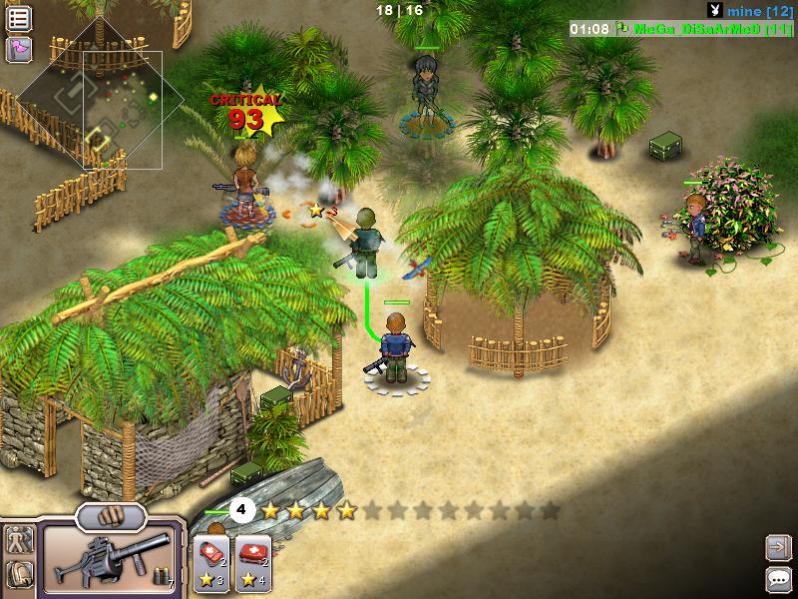This screenshot has width=798, height=599.
Task: Use the three-star bandage item
Action: pos(212,564)
